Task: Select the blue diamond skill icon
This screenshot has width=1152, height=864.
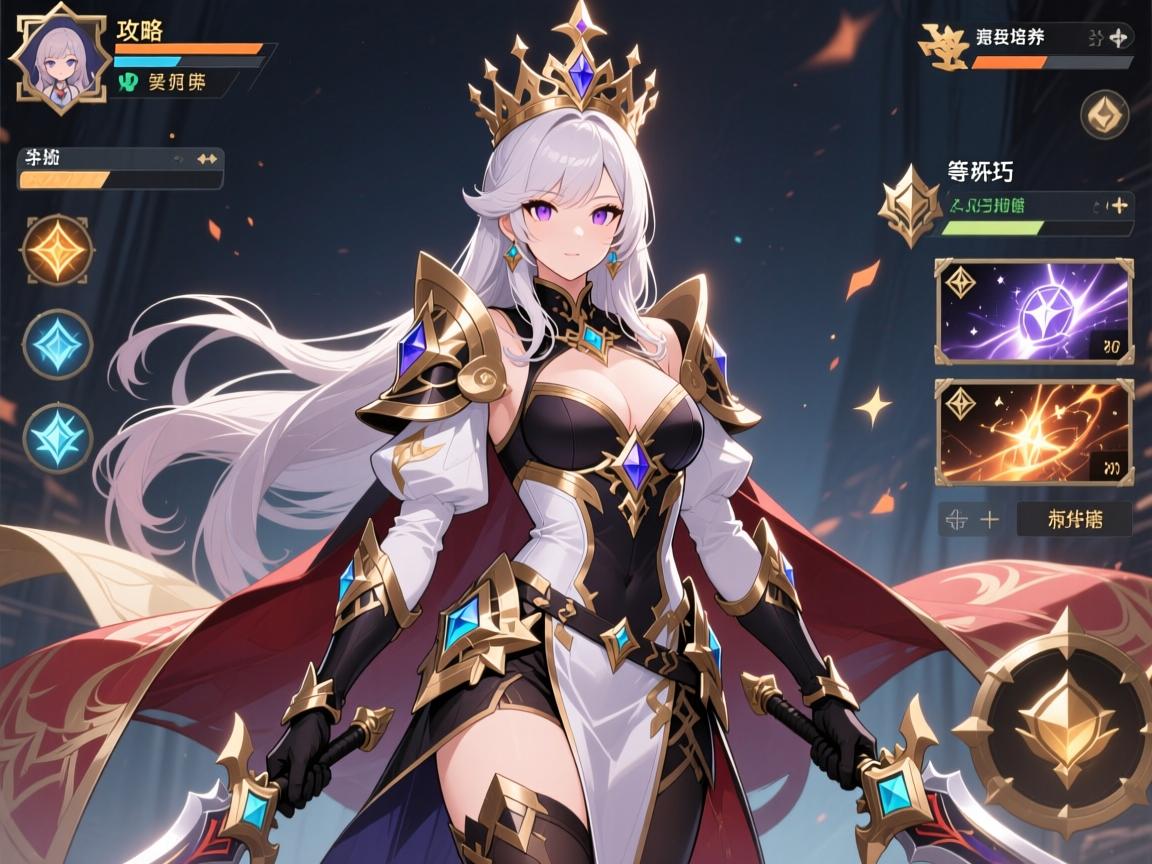Action: 57,343
